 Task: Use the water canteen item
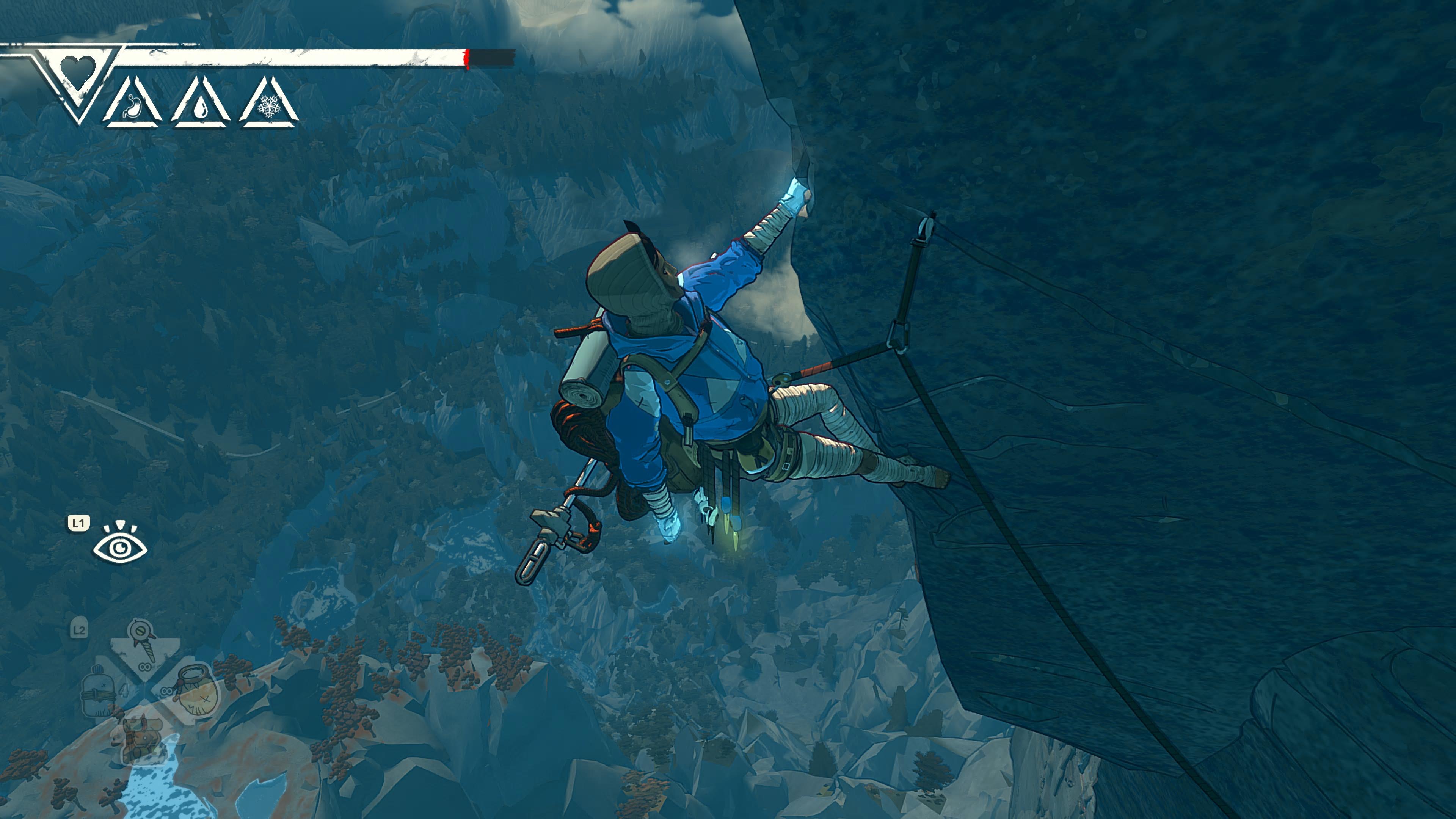pos(98,693)
